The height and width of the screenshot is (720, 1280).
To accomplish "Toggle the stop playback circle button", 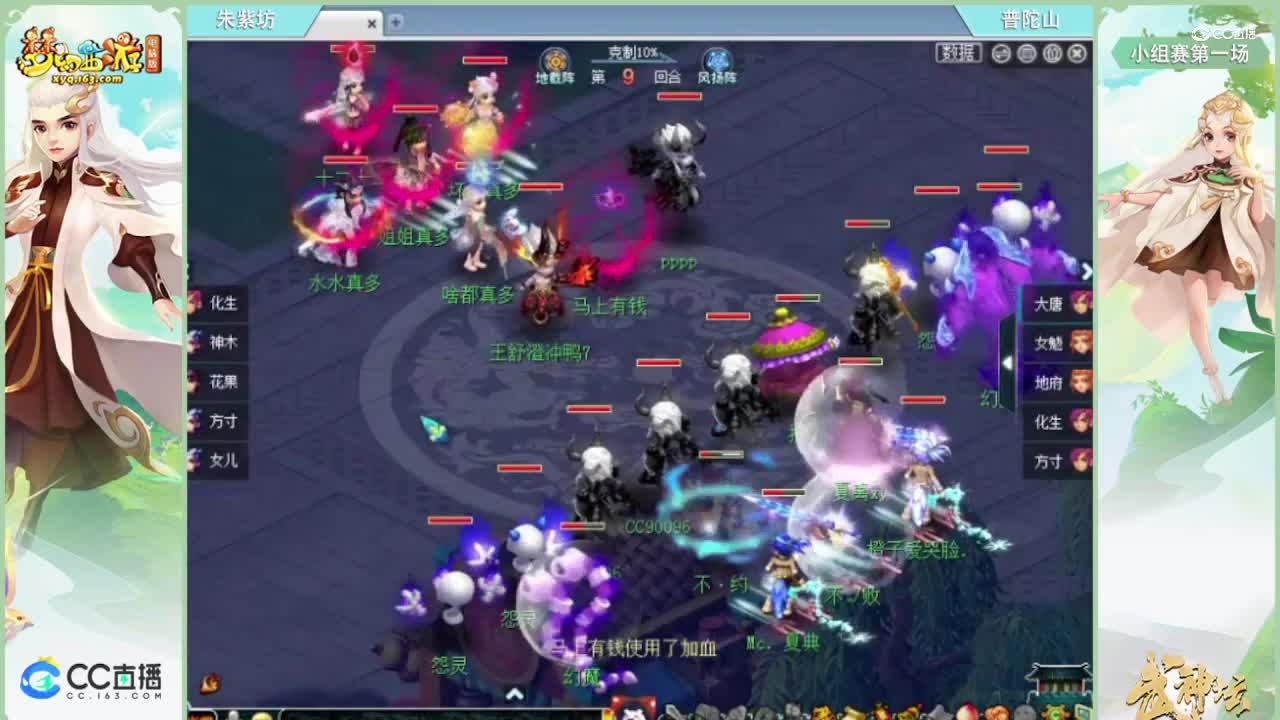I will point(1028,54).
